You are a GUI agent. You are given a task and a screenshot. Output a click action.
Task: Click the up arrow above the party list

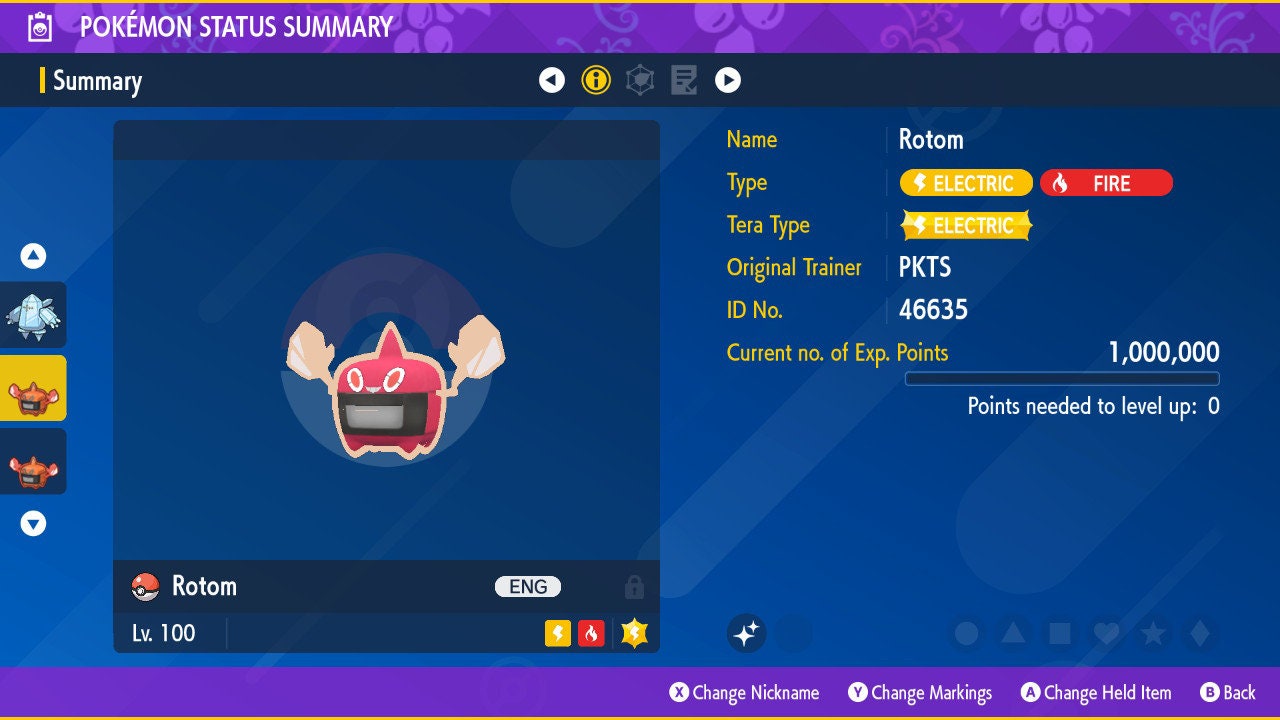33,256
